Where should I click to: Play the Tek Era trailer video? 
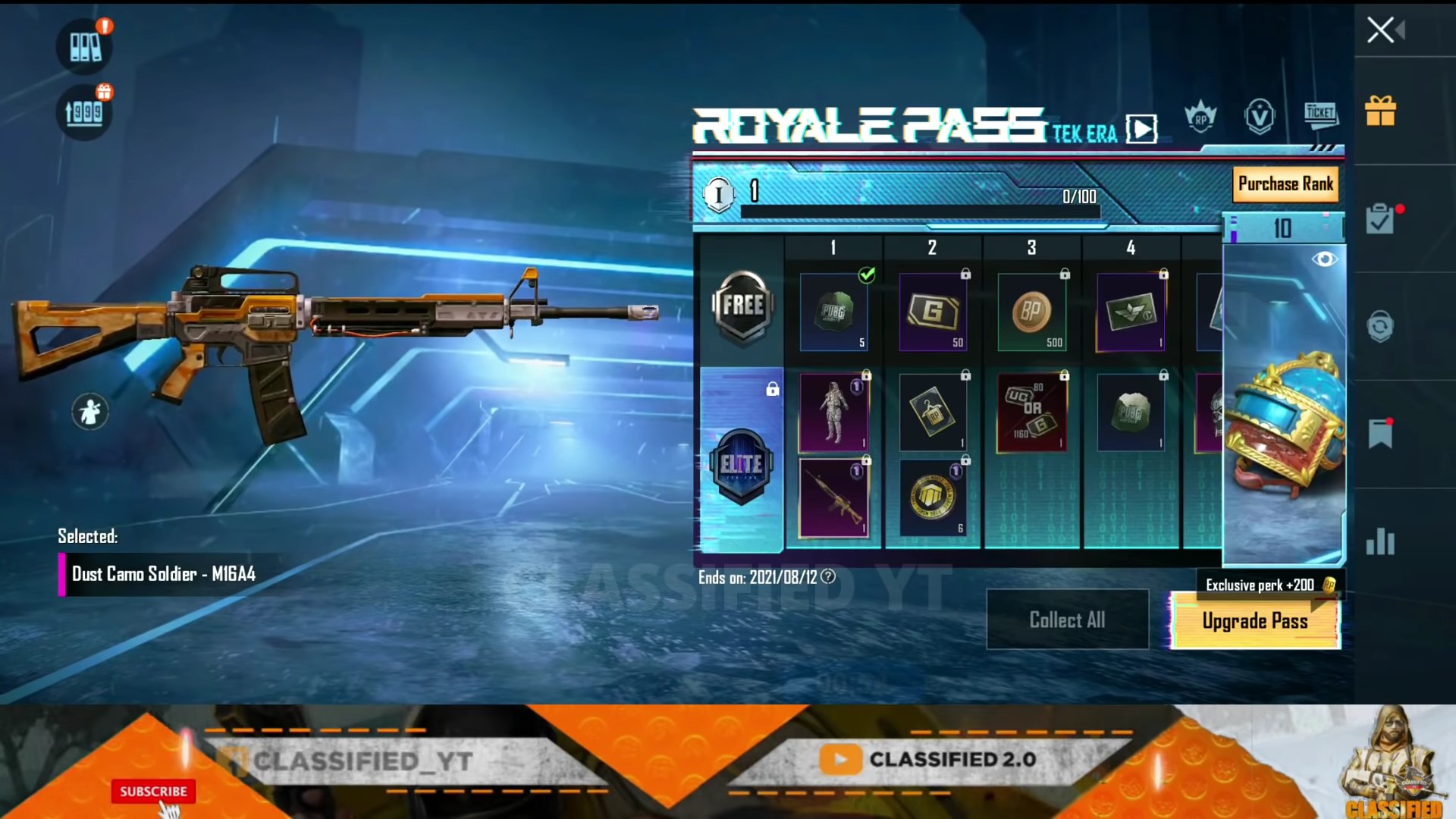[x=1141, y=129]
